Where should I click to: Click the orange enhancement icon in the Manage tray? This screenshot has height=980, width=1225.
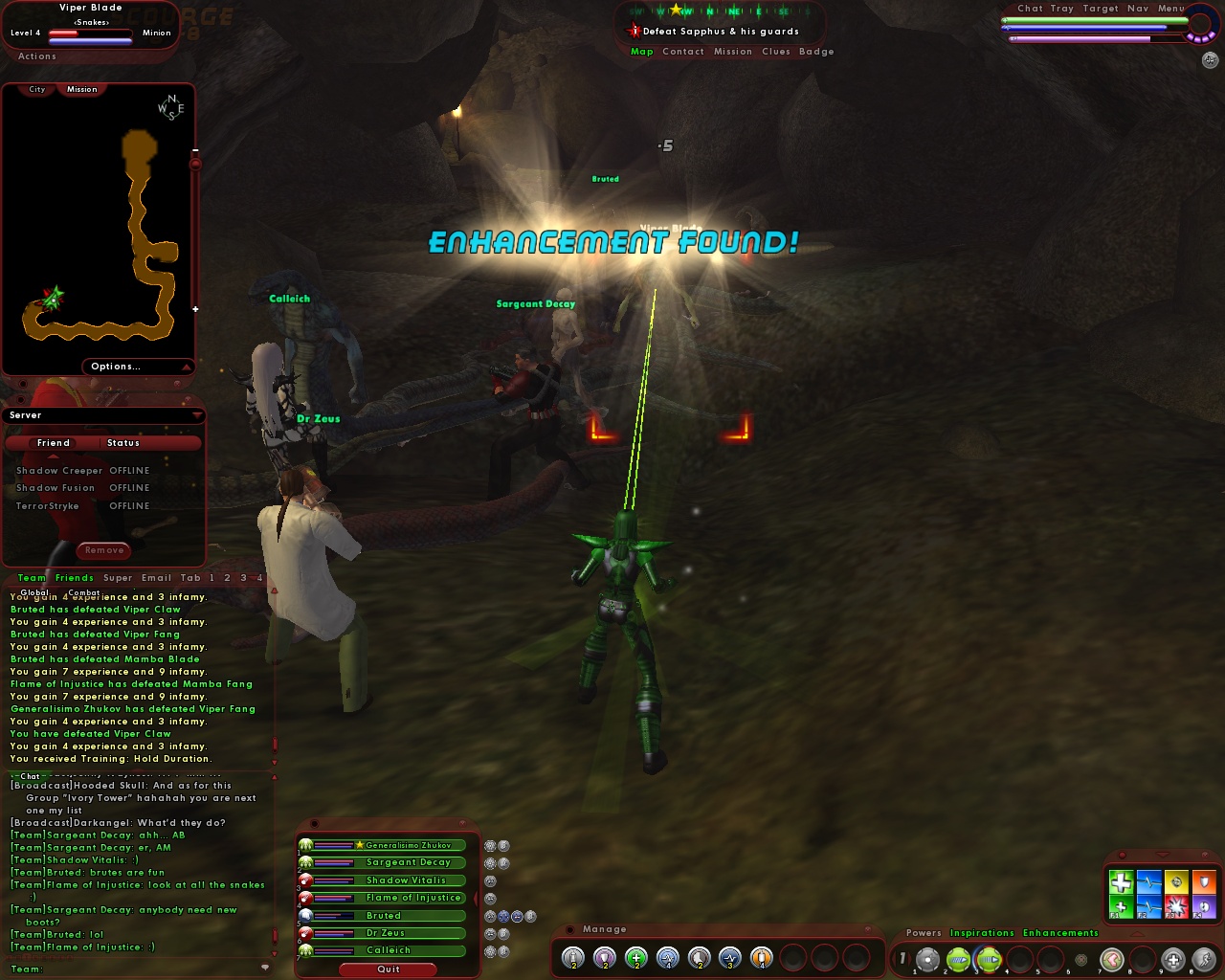(760, 957)
